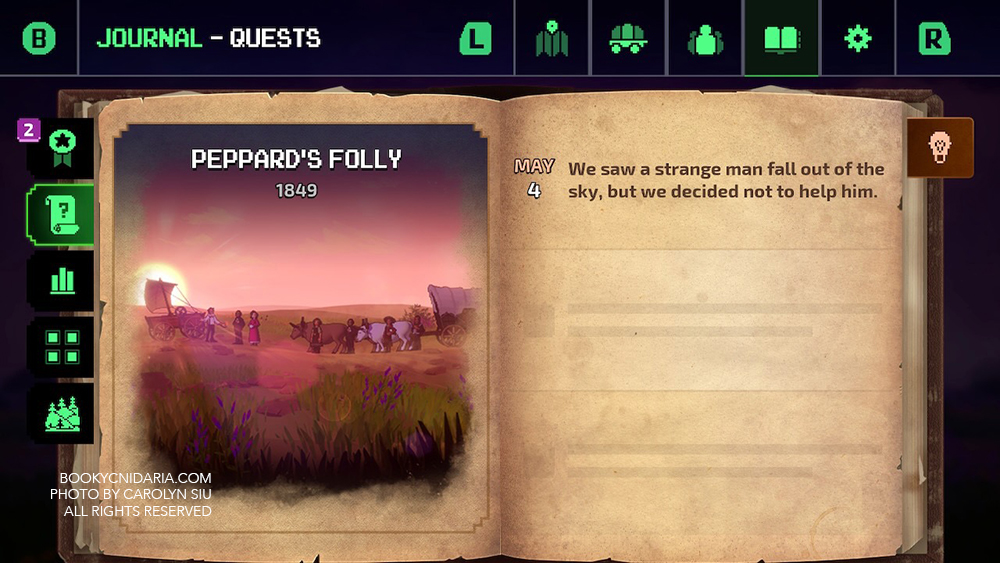Click the lightbulb hint bookmark
1000x563 pixels.
(x=939, y=148)
